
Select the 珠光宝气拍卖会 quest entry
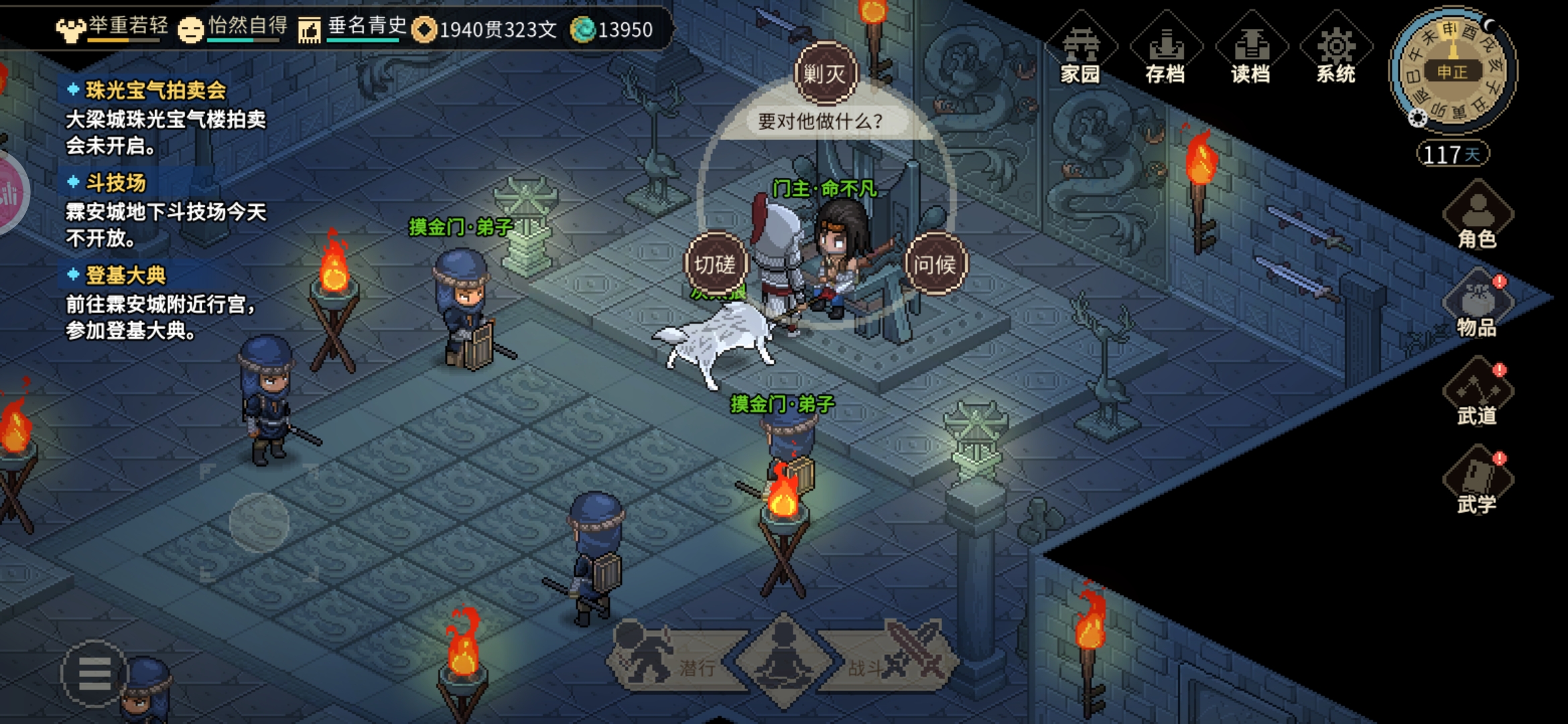[155, 90]
